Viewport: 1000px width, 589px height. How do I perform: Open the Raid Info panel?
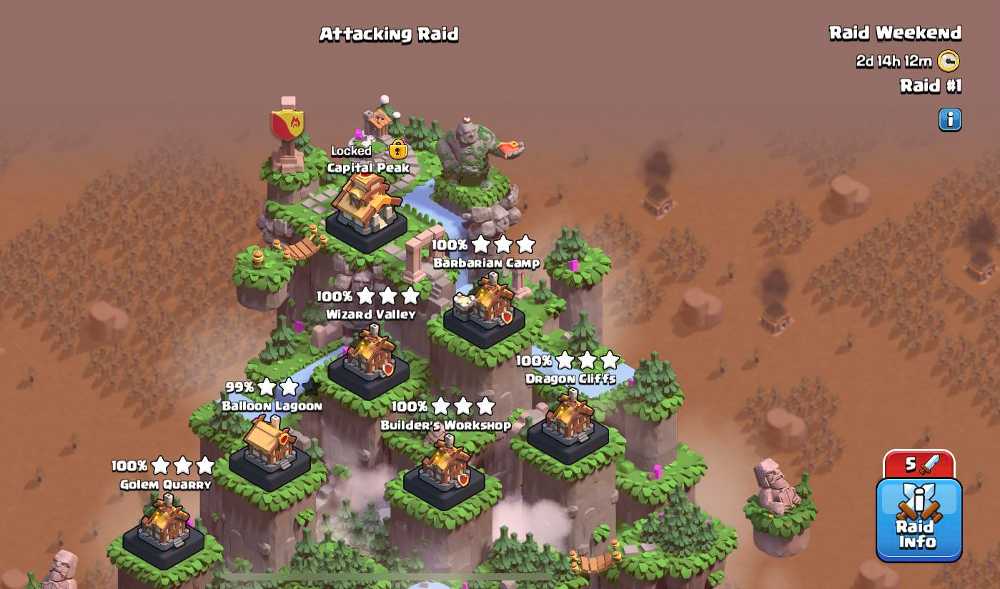tap(918, 519)
